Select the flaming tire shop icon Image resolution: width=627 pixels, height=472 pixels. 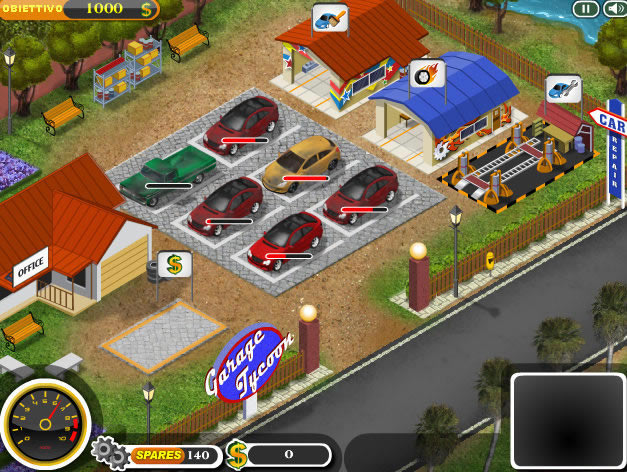(x=427, y=72)
